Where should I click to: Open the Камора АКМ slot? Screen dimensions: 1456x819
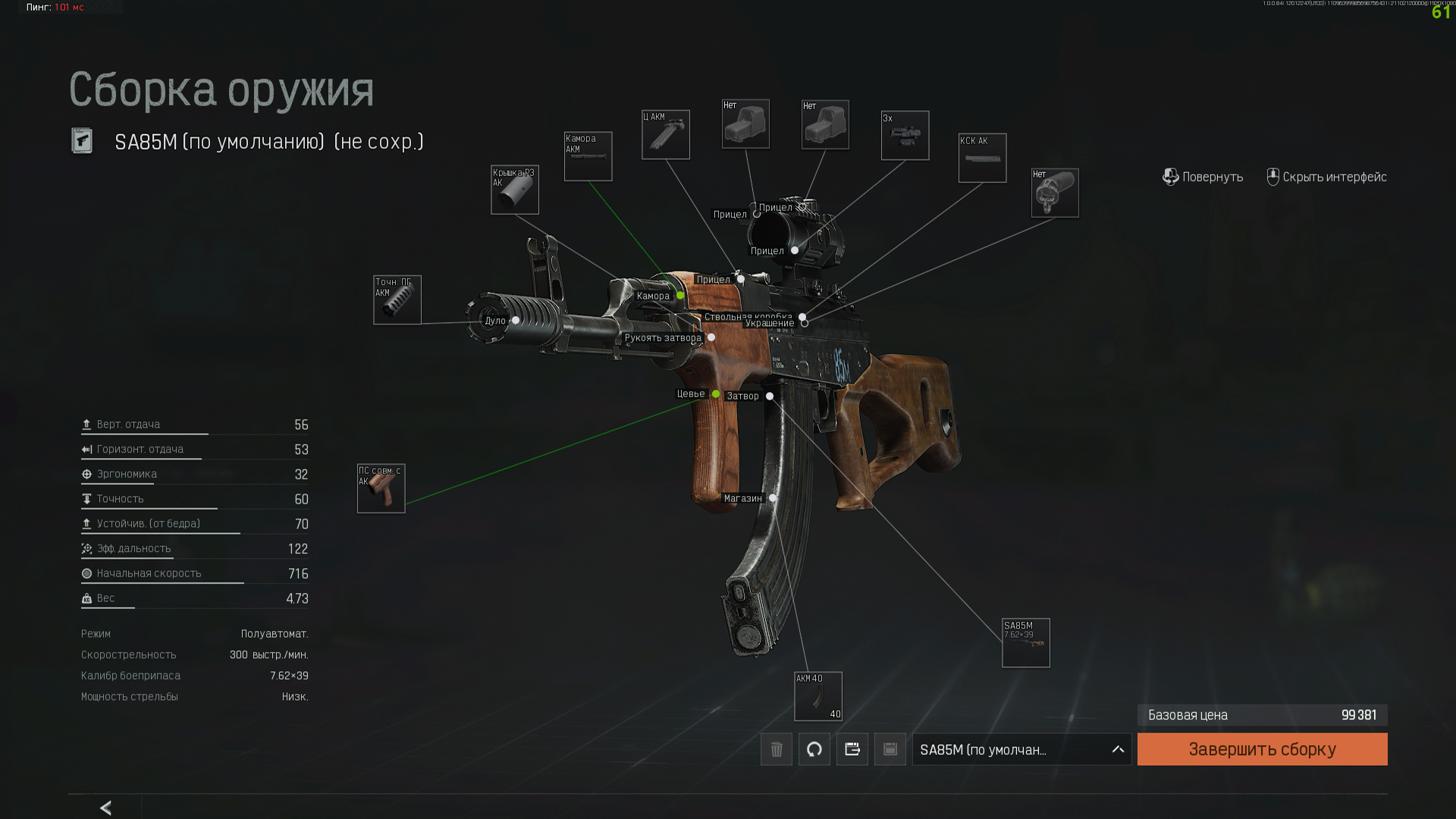(588, 157)
